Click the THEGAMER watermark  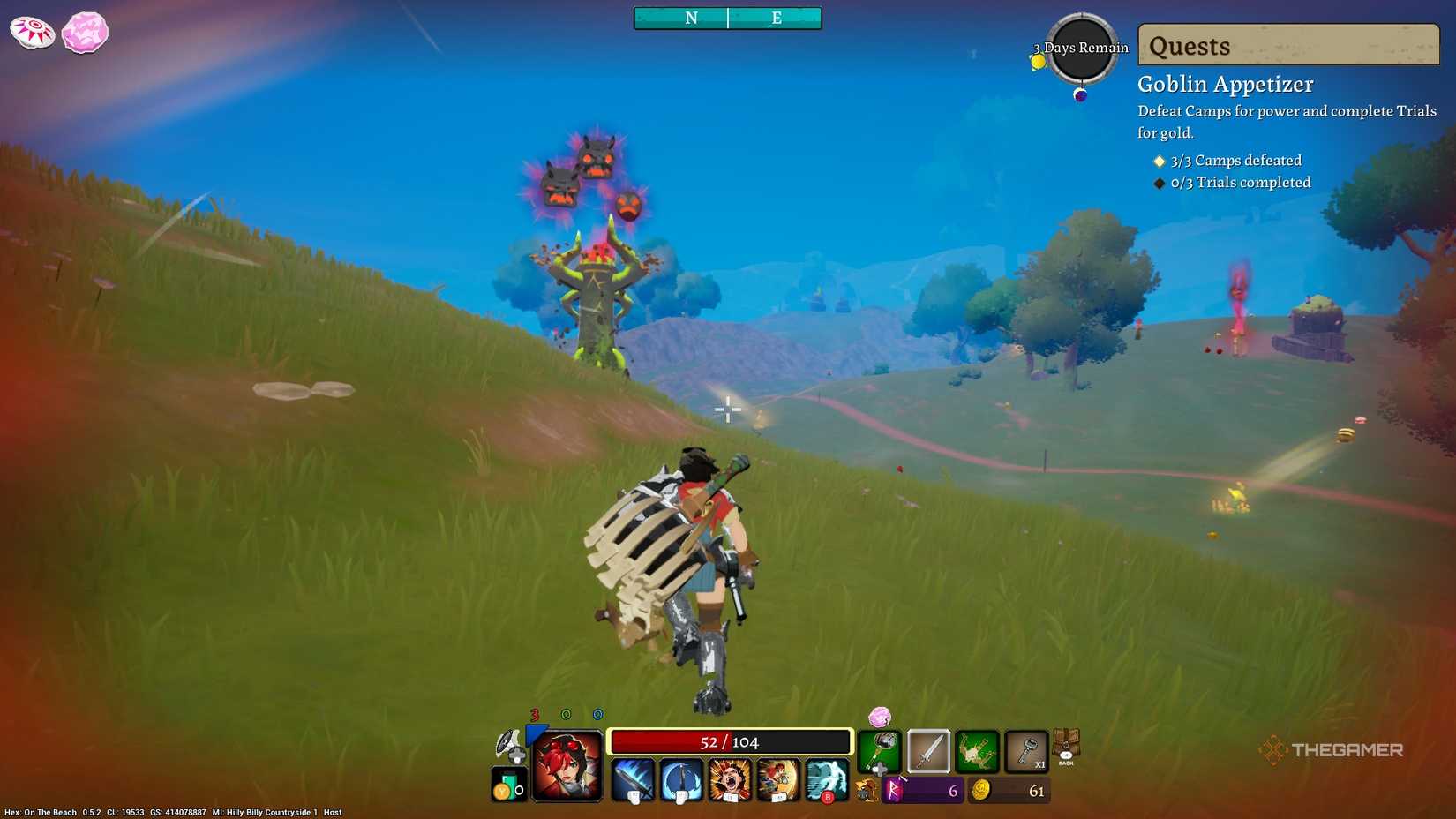click(x=1334, y=751)
